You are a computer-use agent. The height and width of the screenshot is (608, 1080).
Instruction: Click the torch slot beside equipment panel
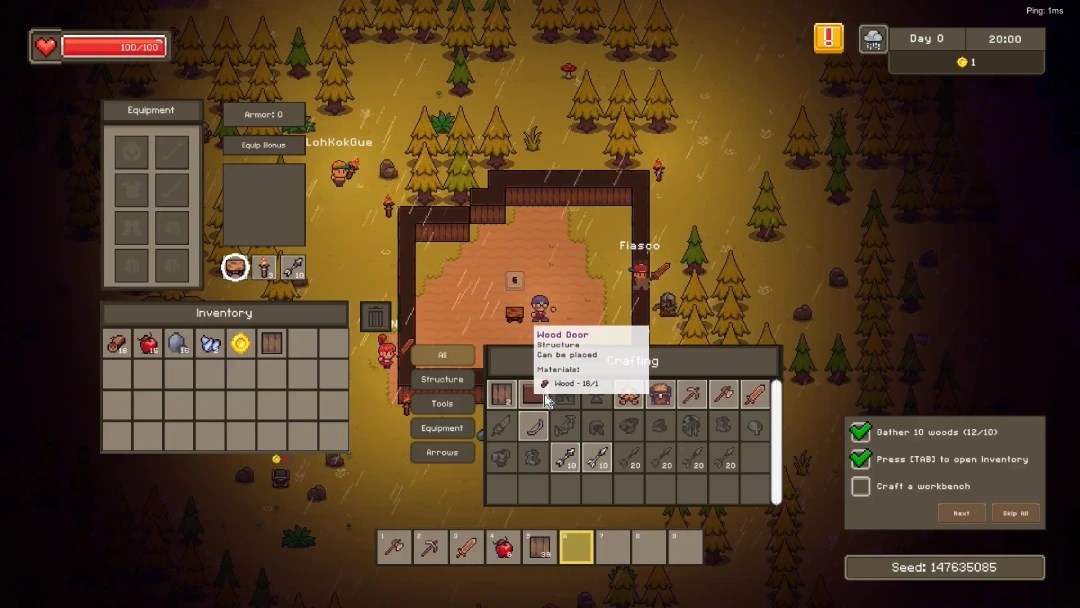[264, 267]
